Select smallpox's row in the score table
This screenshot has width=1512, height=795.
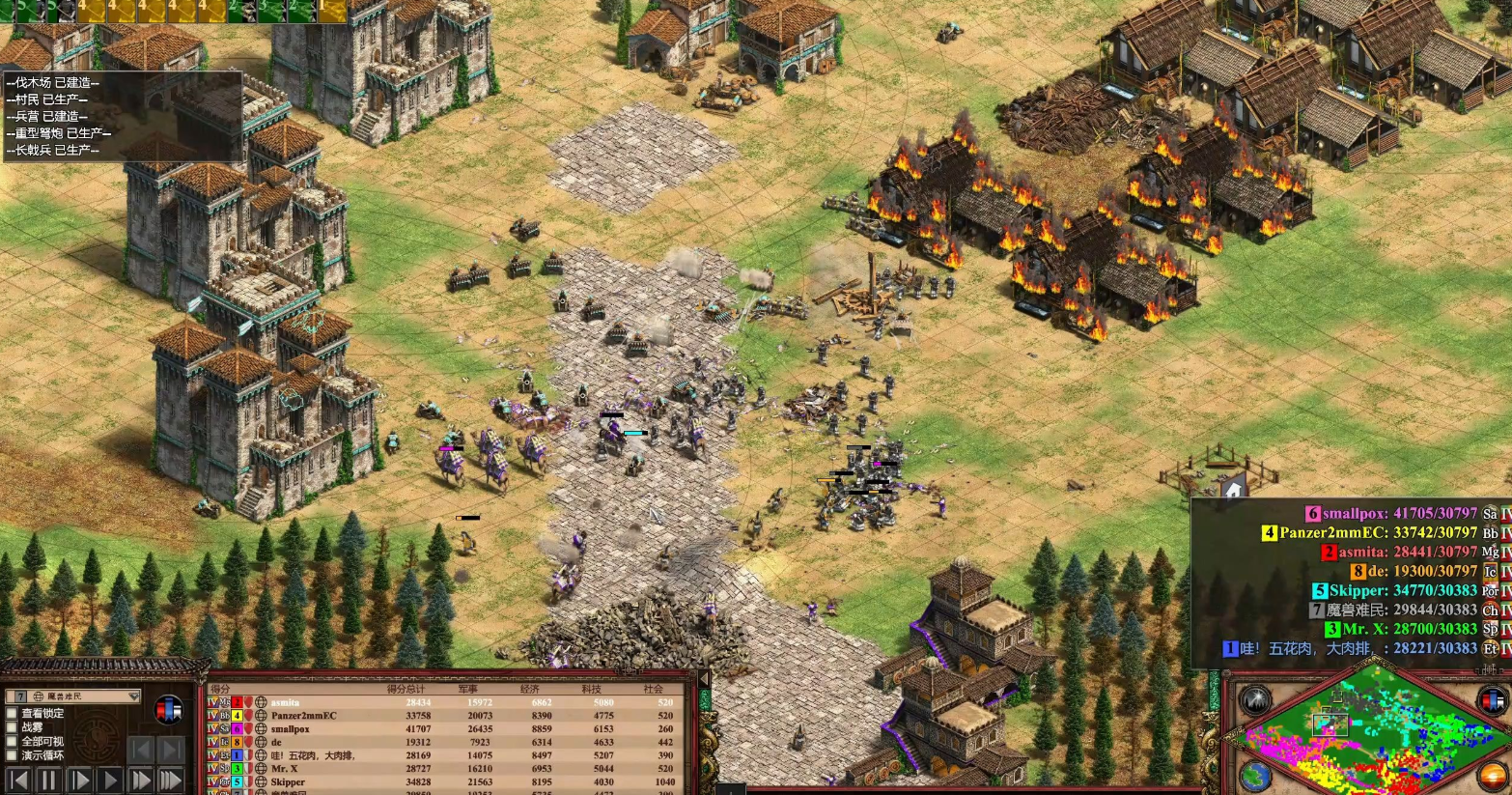point(290,729)
